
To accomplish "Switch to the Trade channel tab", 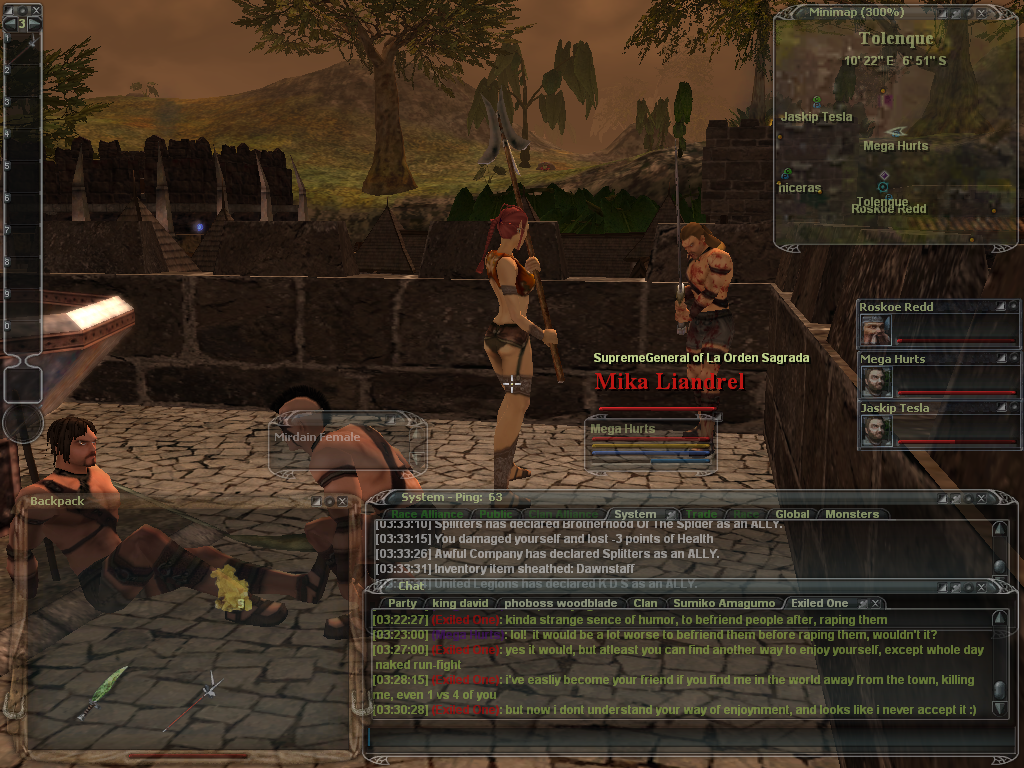I will coord(701,514).
